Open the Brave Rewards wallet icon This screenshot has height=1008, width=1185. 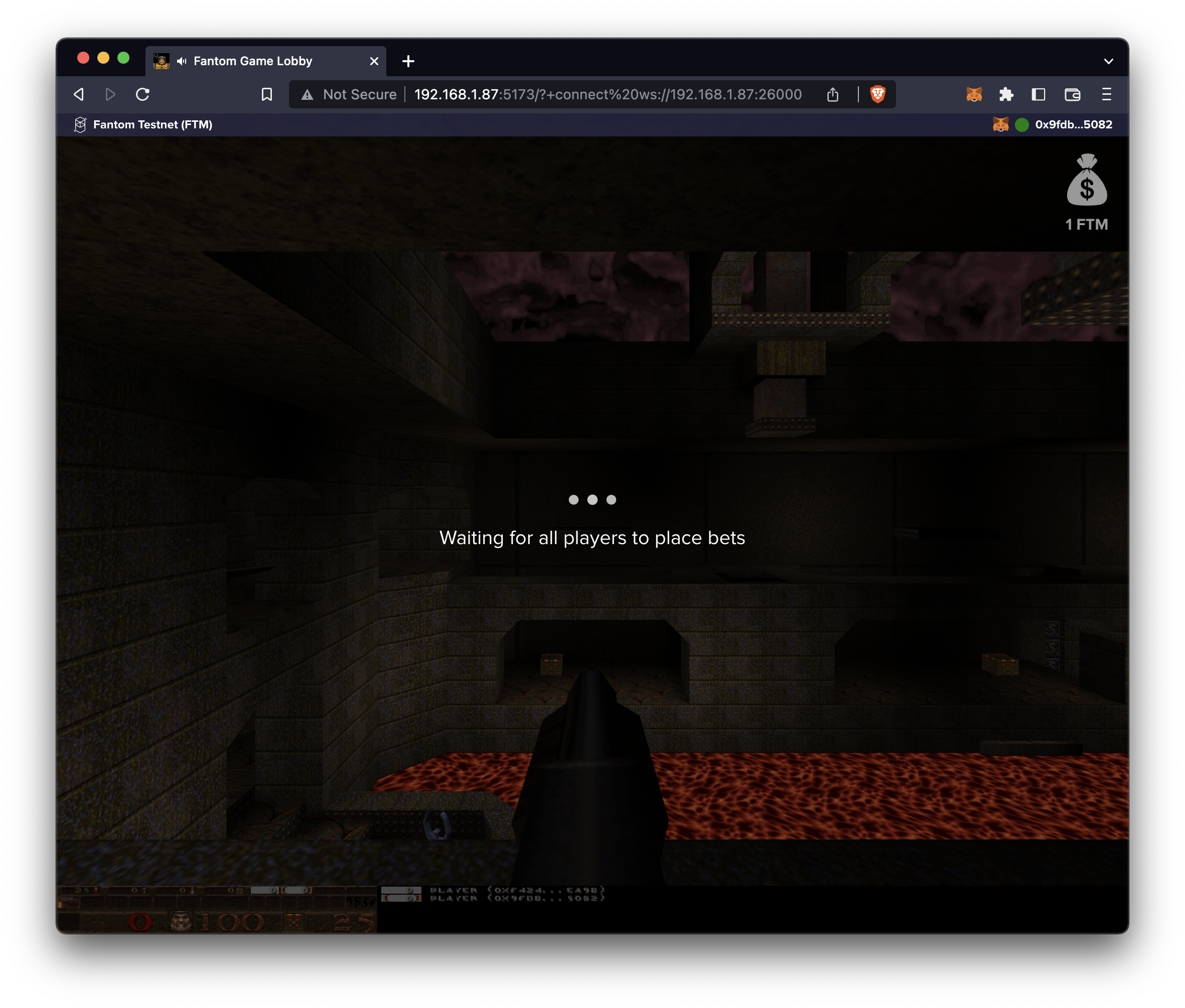1073,94
